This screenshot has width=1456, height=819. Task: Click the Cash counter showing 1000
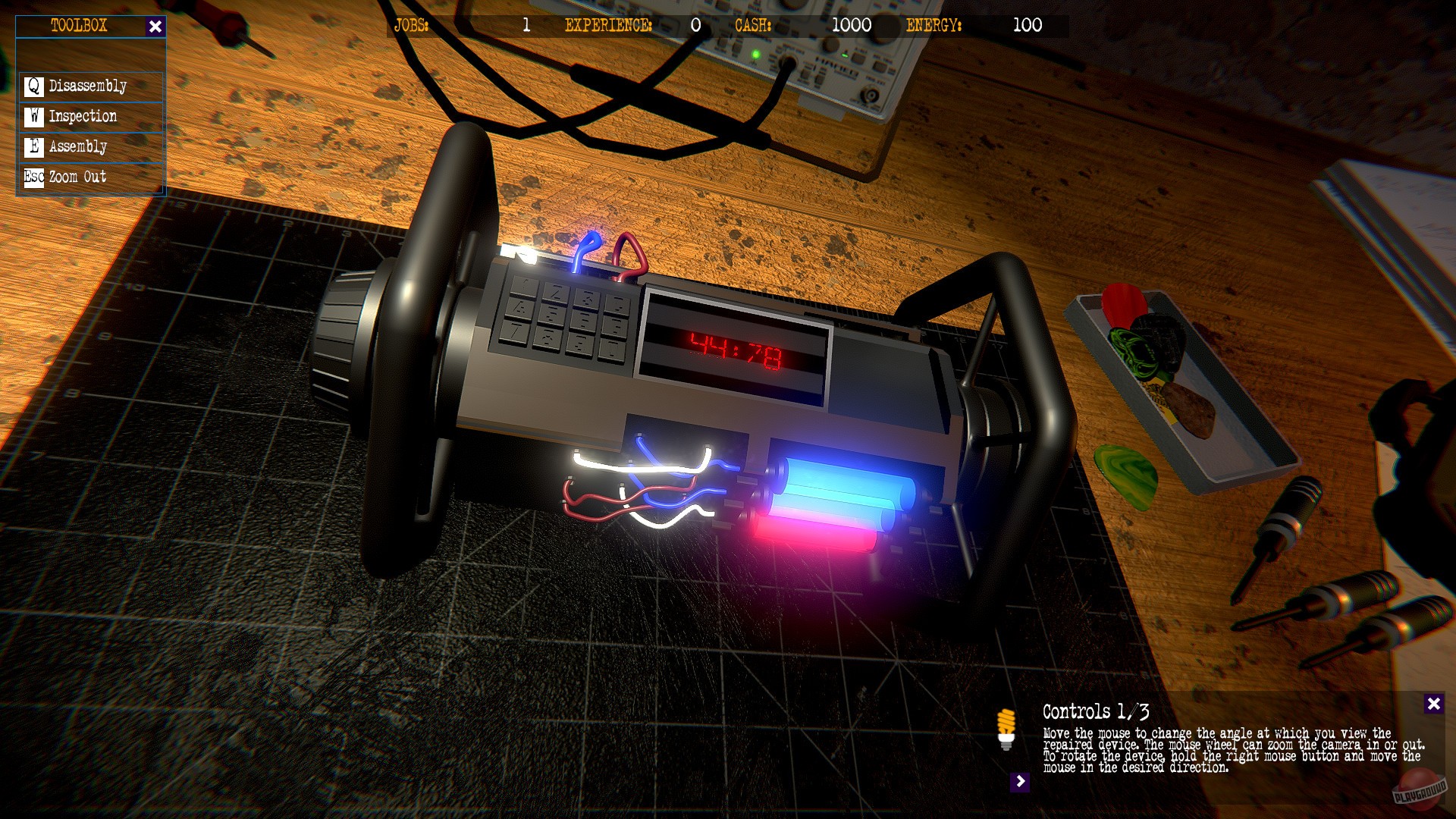coord(849,25)
